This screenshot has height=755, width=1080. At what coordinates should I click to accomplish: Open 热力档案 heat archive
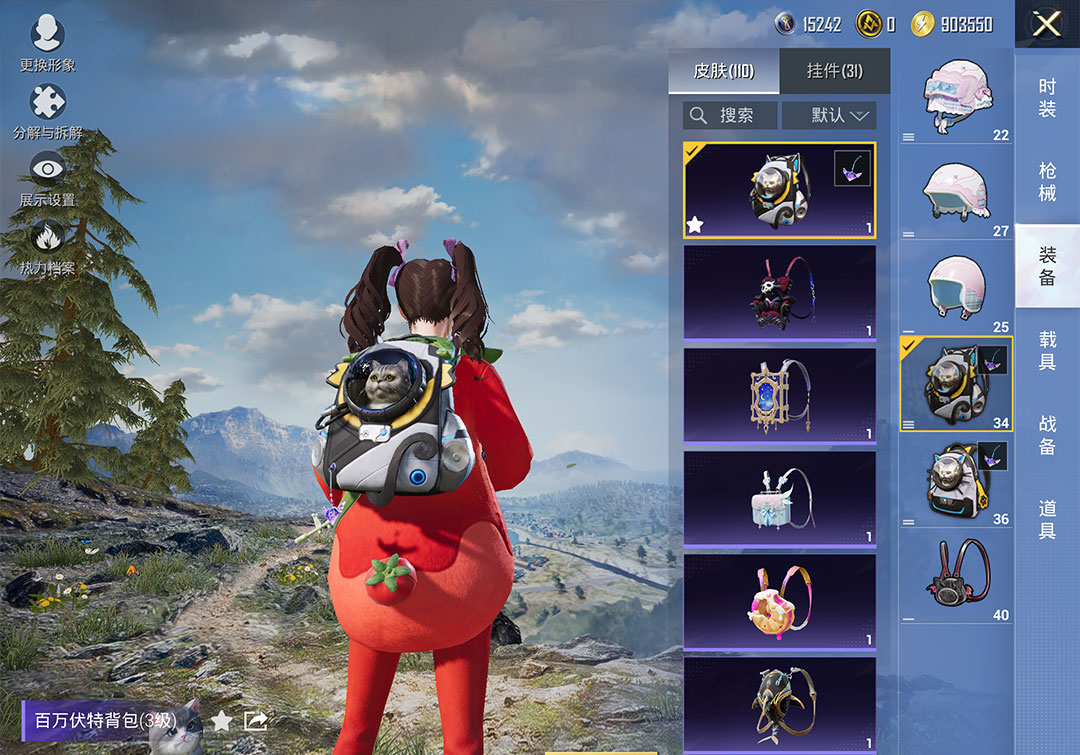point(47,246)
